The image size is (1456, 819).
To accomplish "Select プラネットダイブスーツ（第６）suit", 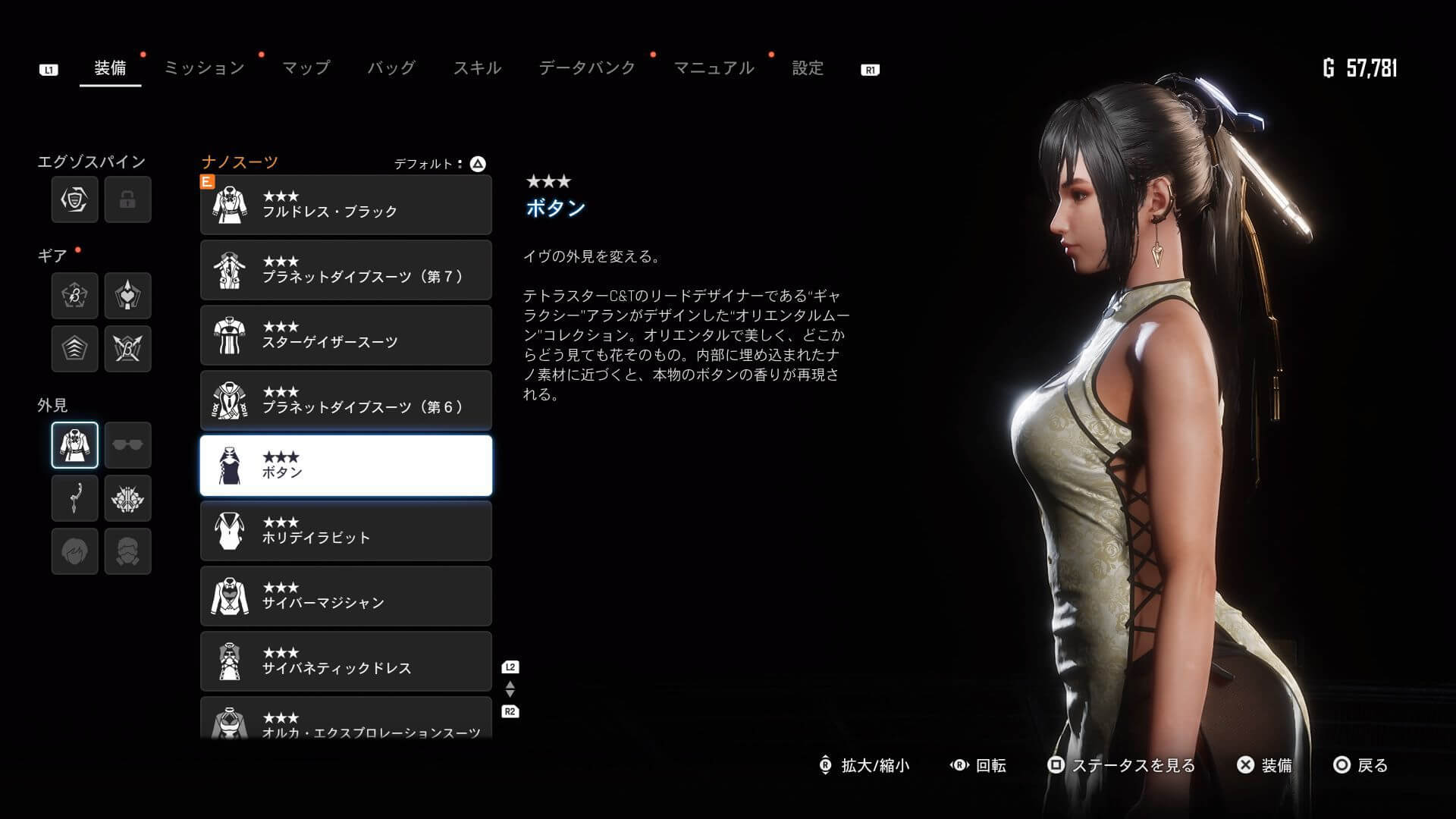I will [346, 400].
